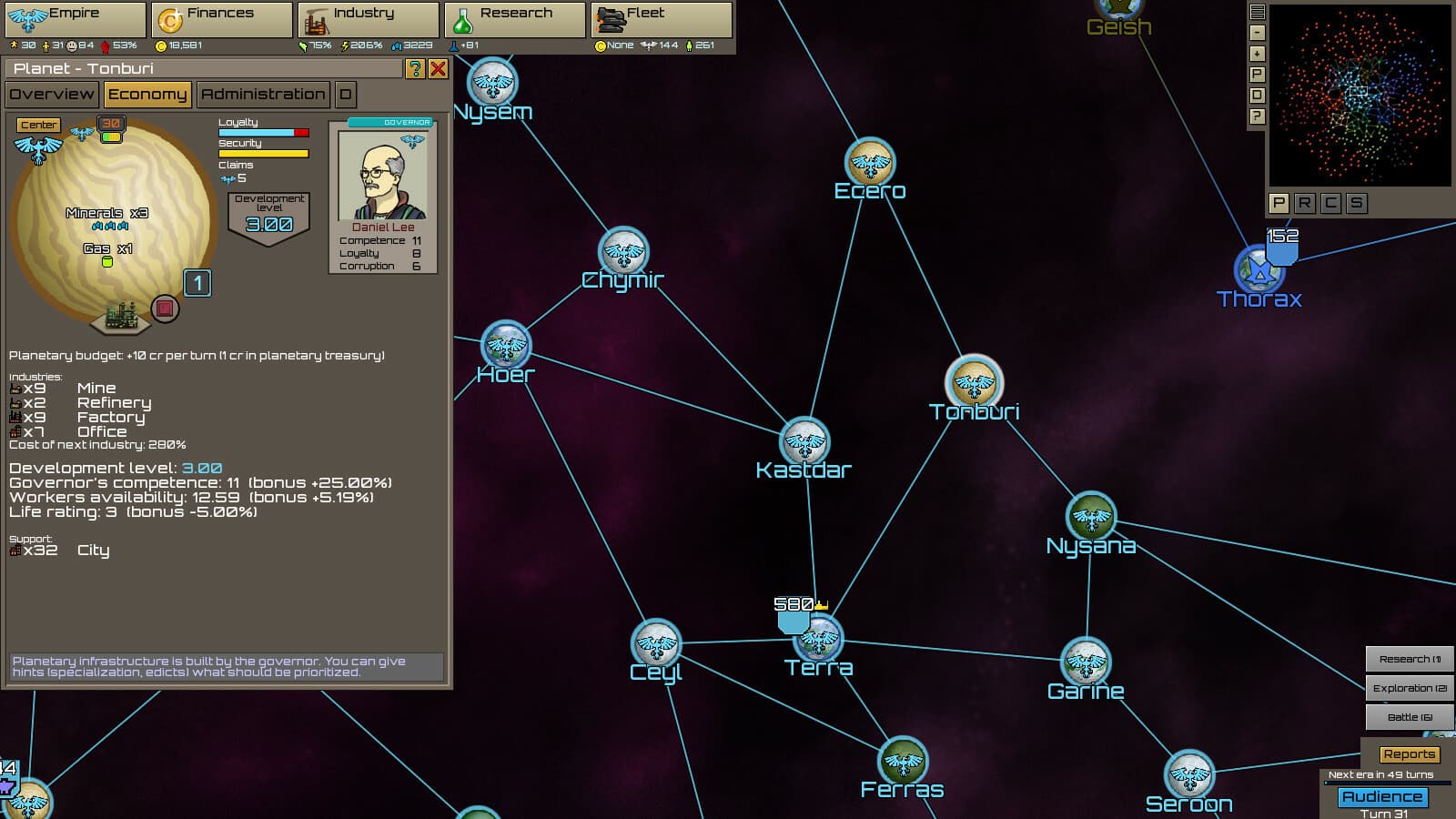Expand the minimap layers menu icon
This screenshot has height=819, width=1456.
1259,10
